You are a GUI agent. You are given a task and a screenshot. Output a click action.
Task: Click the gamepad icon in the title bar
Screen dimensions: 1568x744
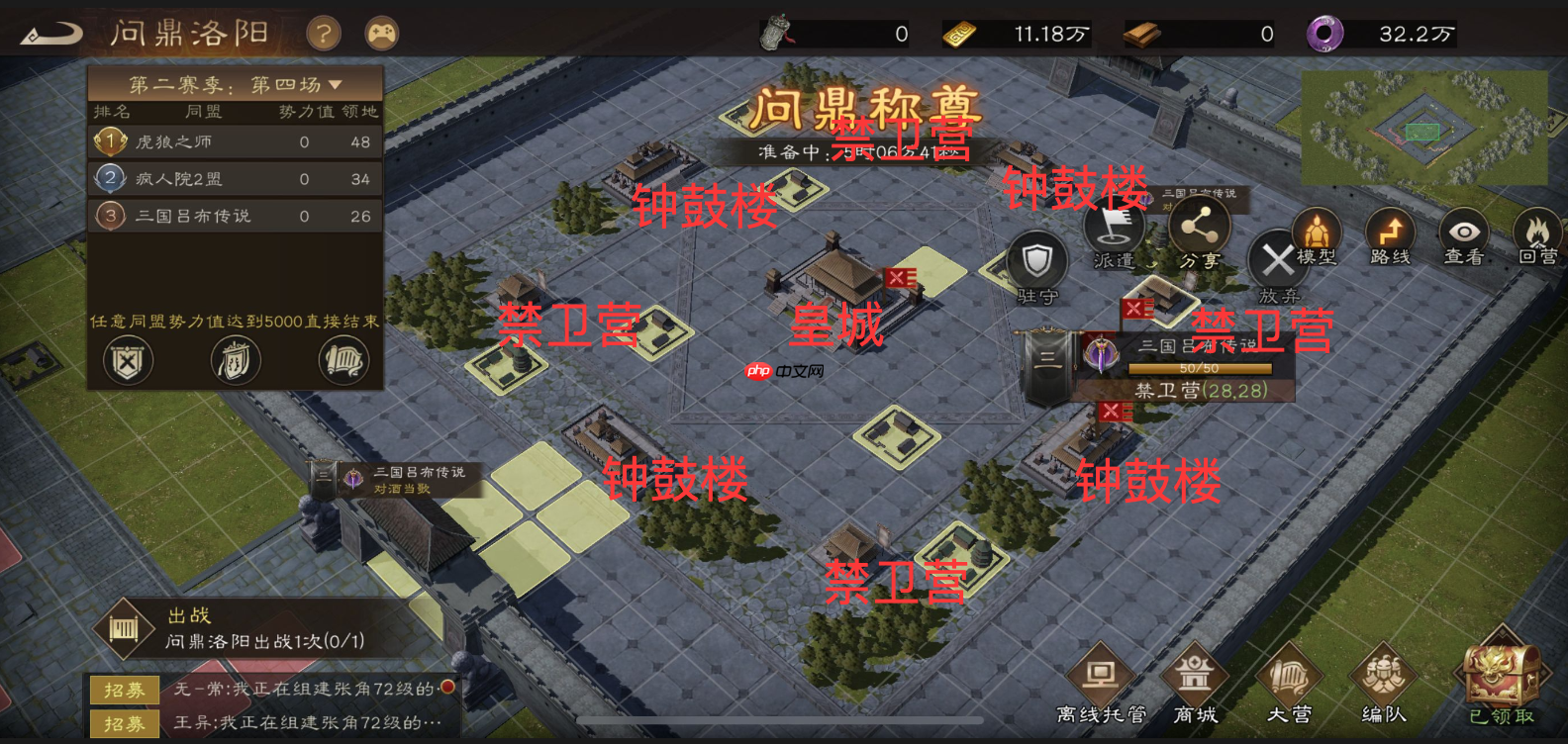coord(381,33)
